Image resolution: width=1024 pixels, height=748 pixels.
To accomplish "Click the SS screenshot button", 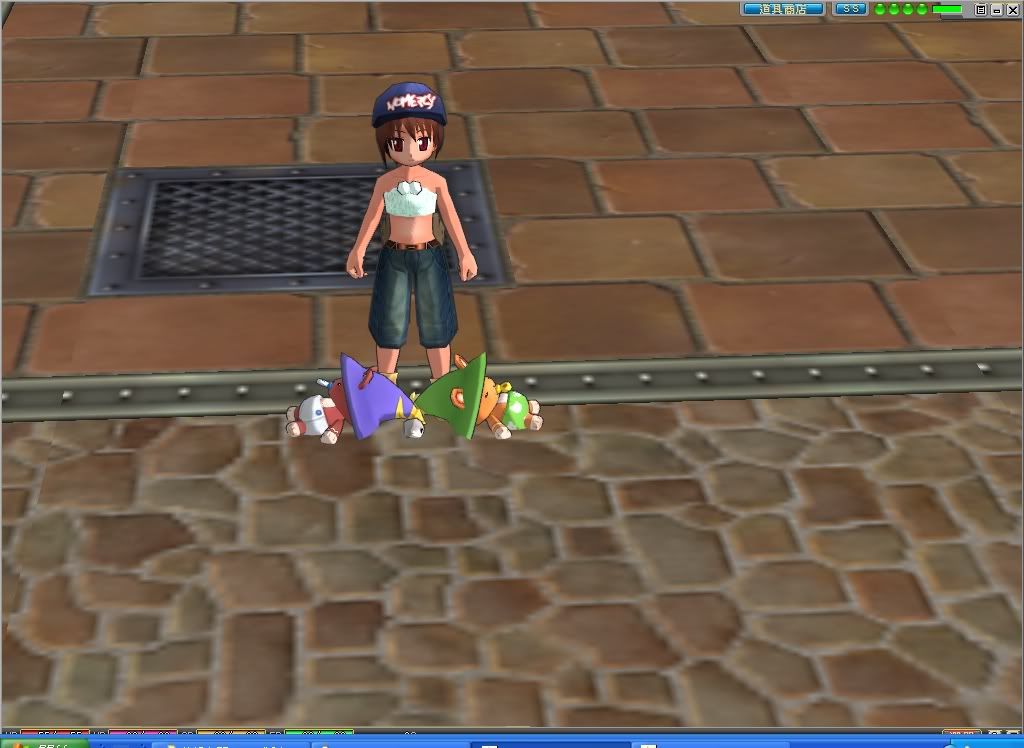I will pyautogui.click(x=850, y=9).
